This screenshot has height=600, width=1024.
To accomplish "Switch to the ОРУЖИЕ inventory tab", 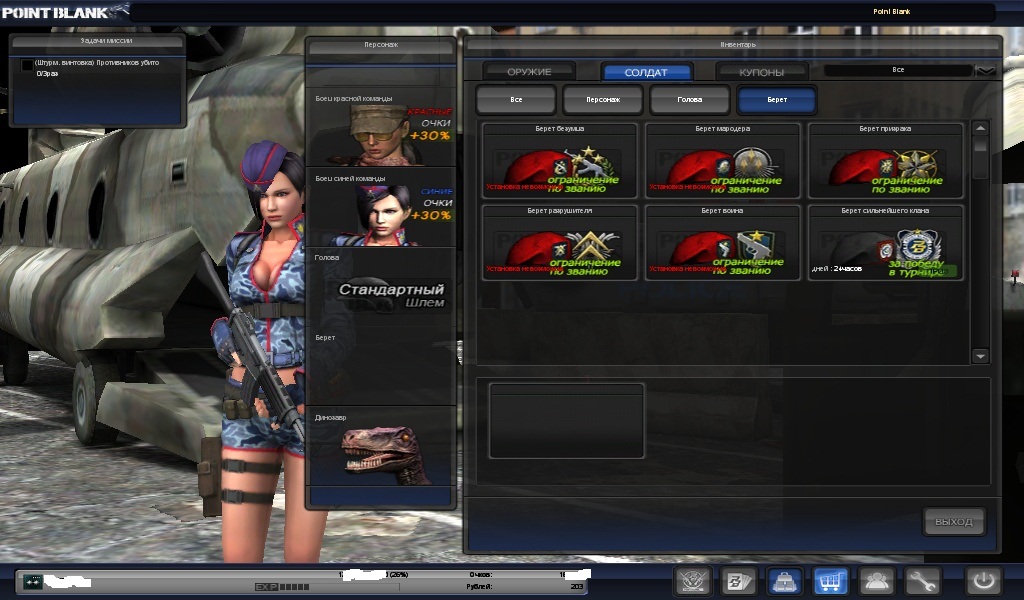I will (529, 72).
